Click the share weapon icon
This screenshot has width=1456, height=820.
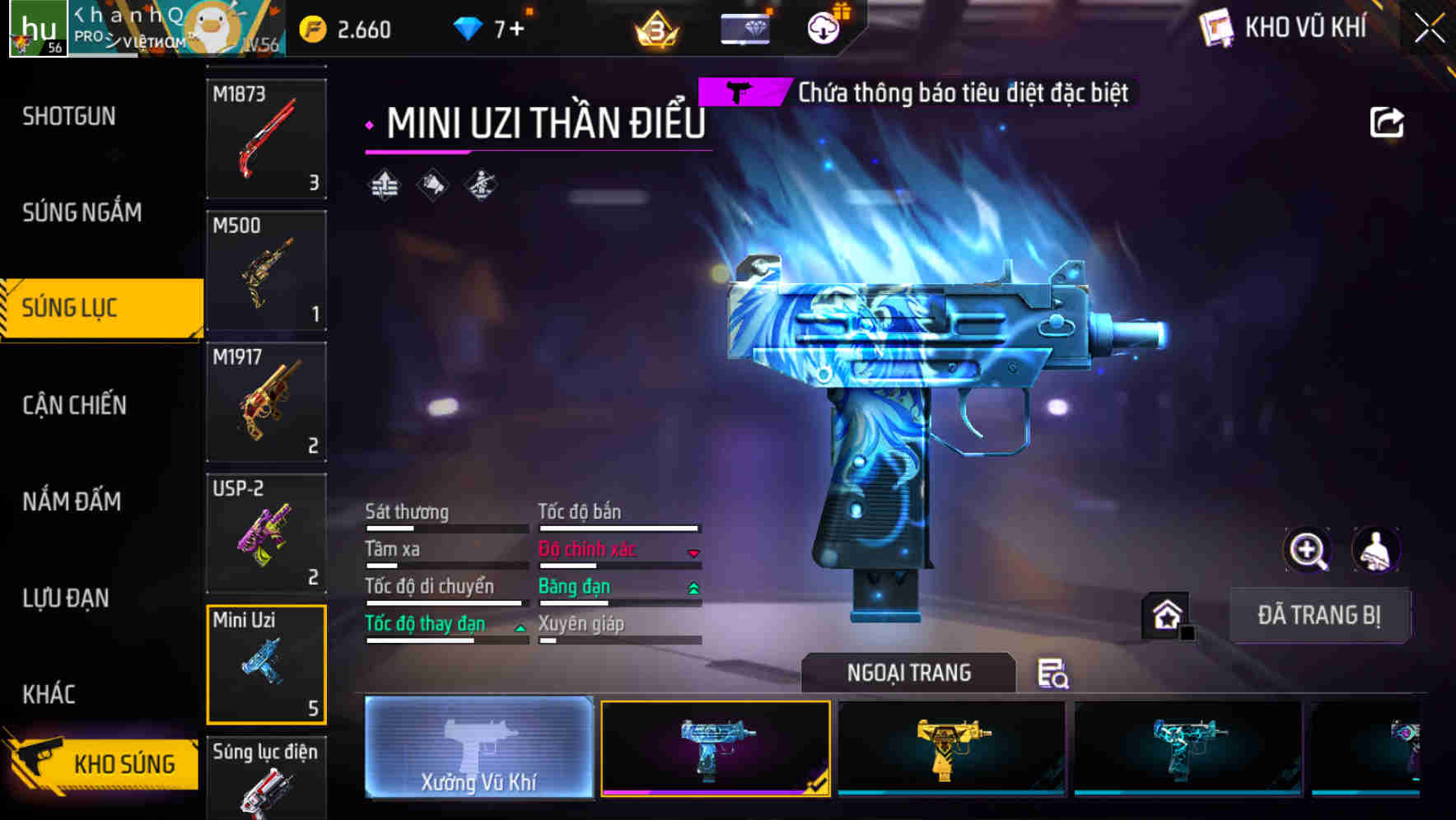pos(1388,121)
